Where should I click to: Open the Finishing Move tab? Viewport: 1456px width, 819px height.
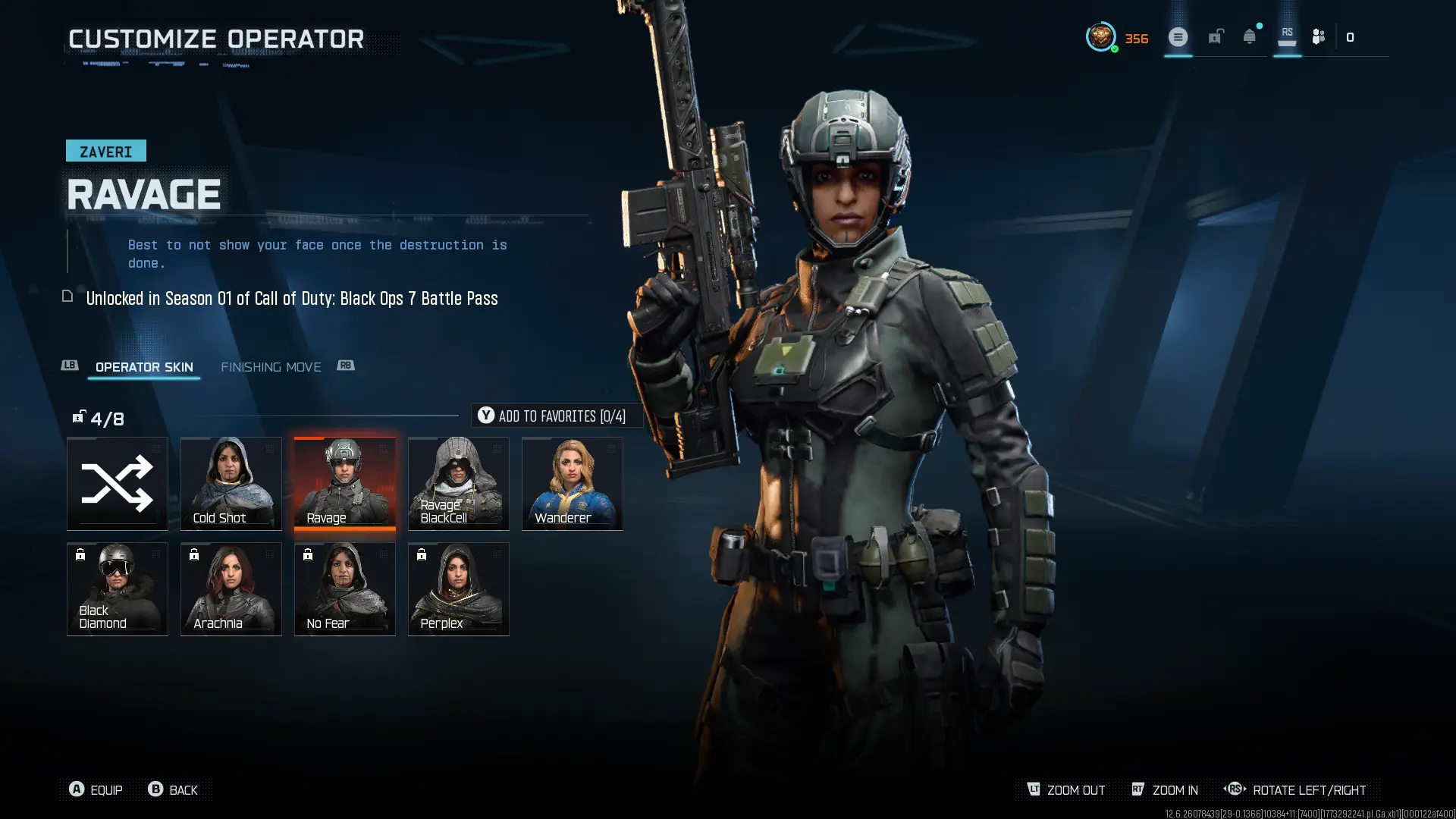pyautogui.click(x=271, y=367)
